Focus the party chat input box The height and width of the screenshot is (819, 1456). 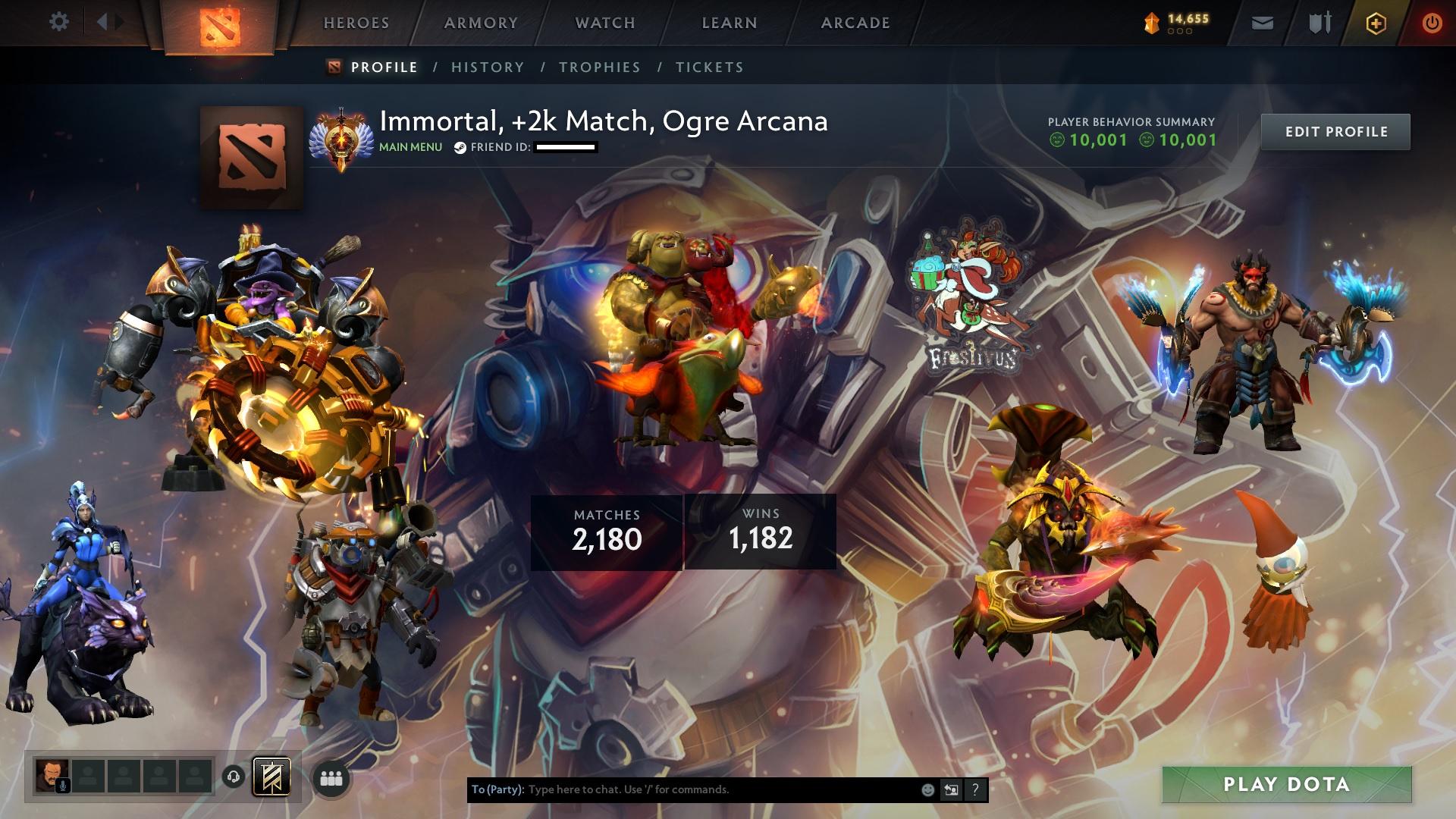pos(720,789)
